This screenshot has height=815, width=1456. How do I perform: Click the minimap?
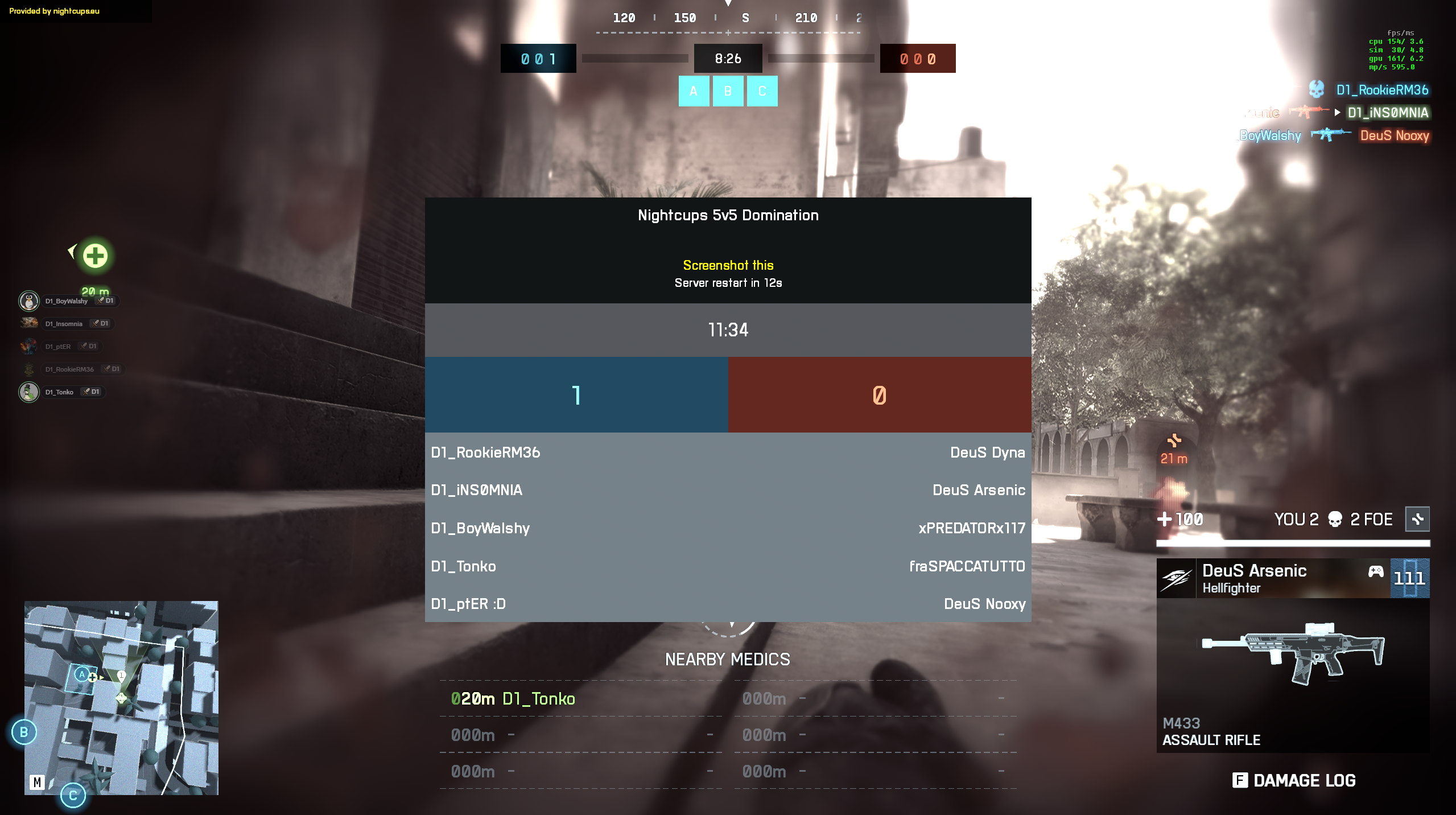[121, 698]
